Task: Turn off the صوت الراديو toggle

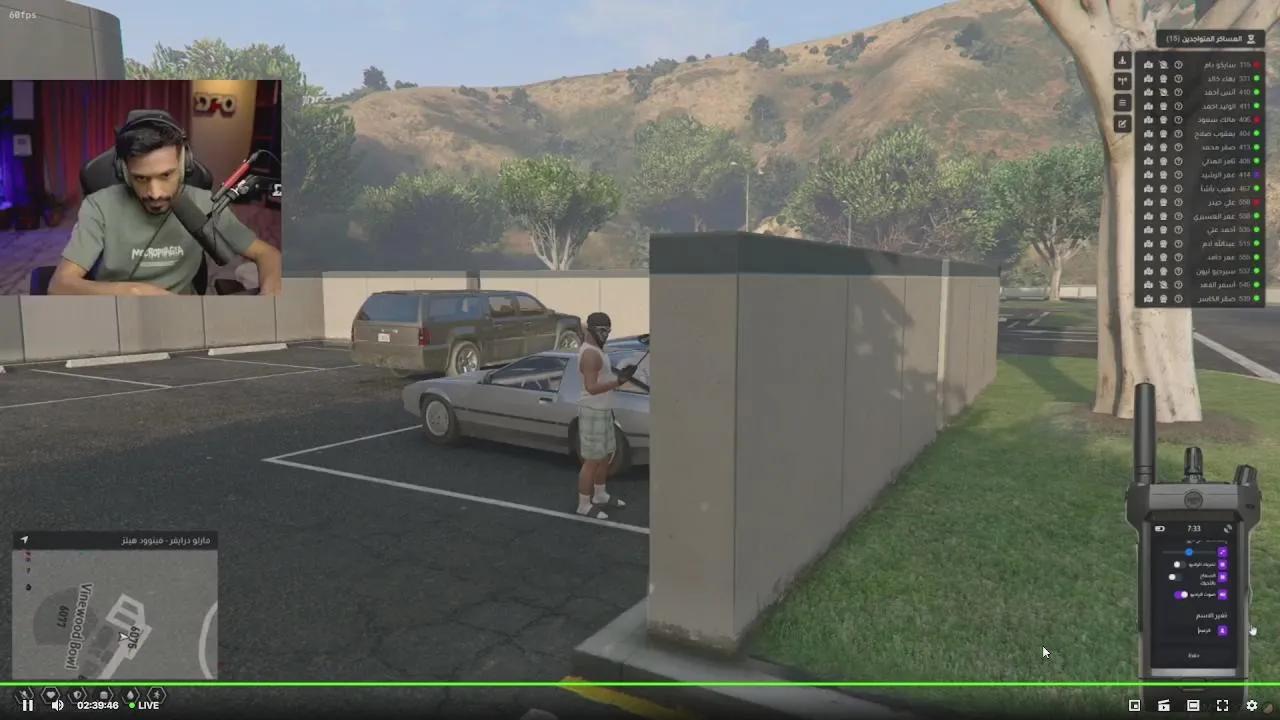Action: point(1180,595)
